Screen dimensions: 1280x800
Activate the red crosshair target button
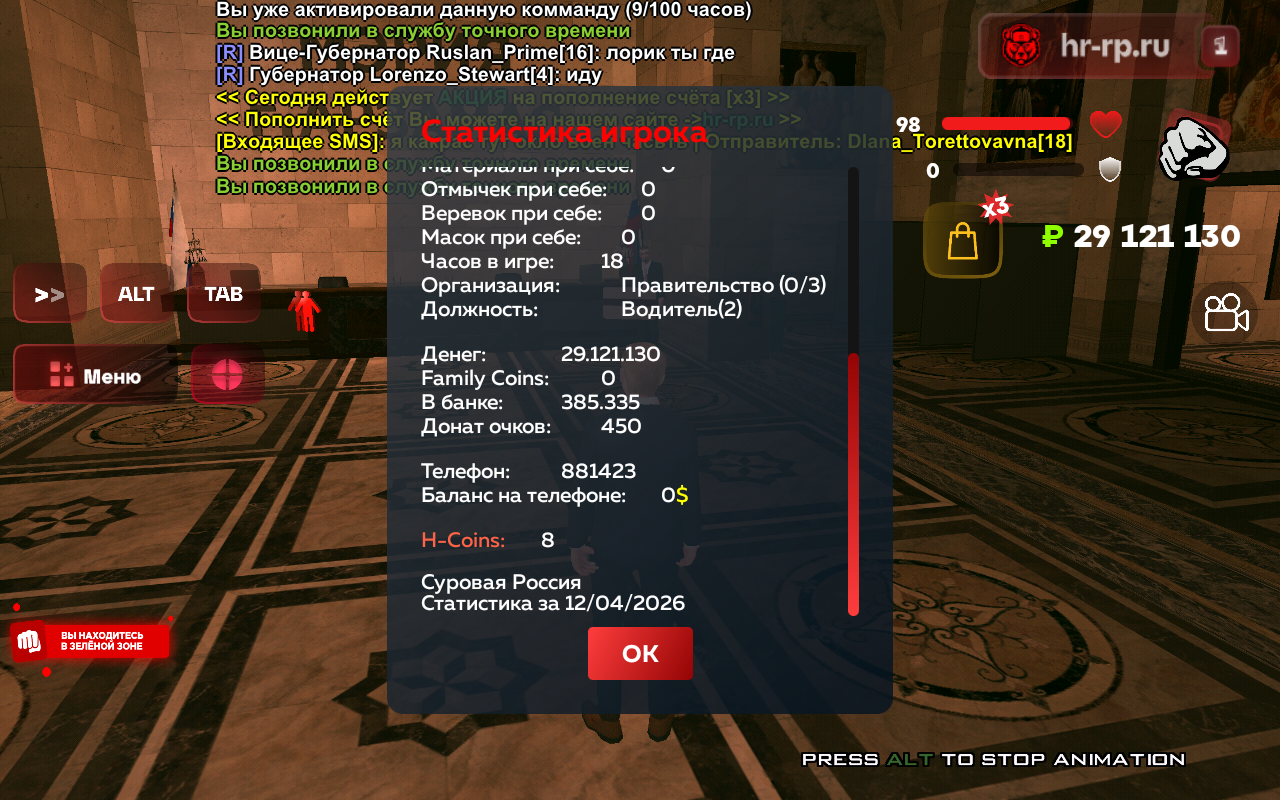(x=227, y=376)
